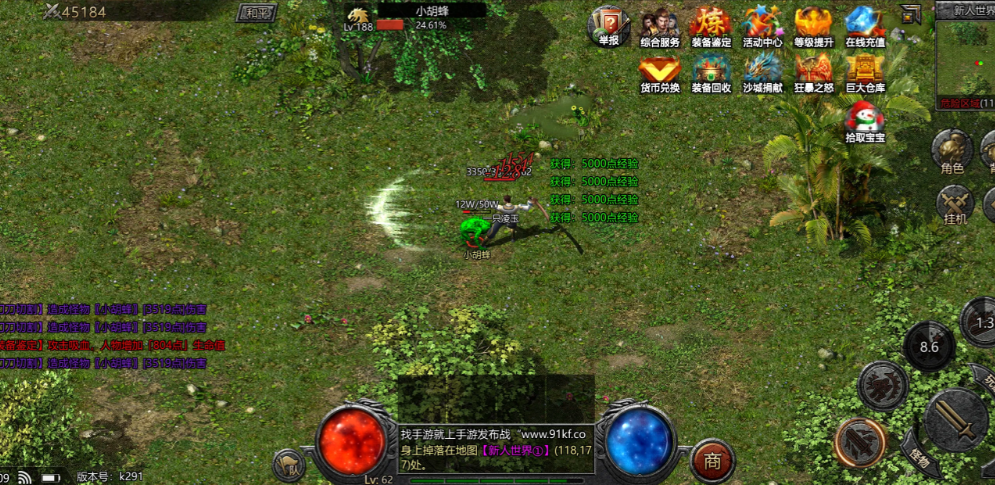This screenshot has height=485, width=995.
Task: Open the 商 shop button
Action: 713,459
